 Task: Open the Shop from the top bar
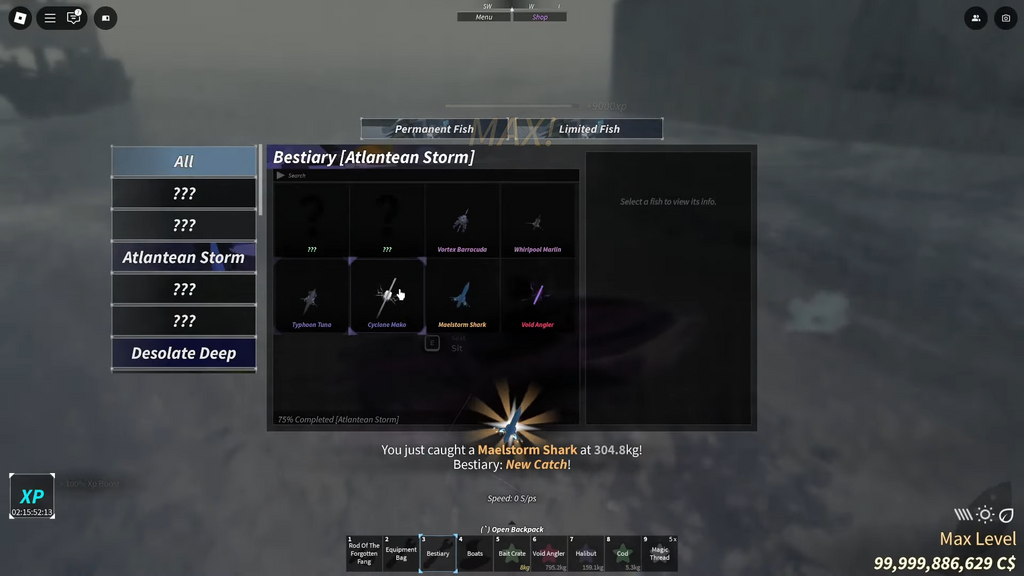540,17
